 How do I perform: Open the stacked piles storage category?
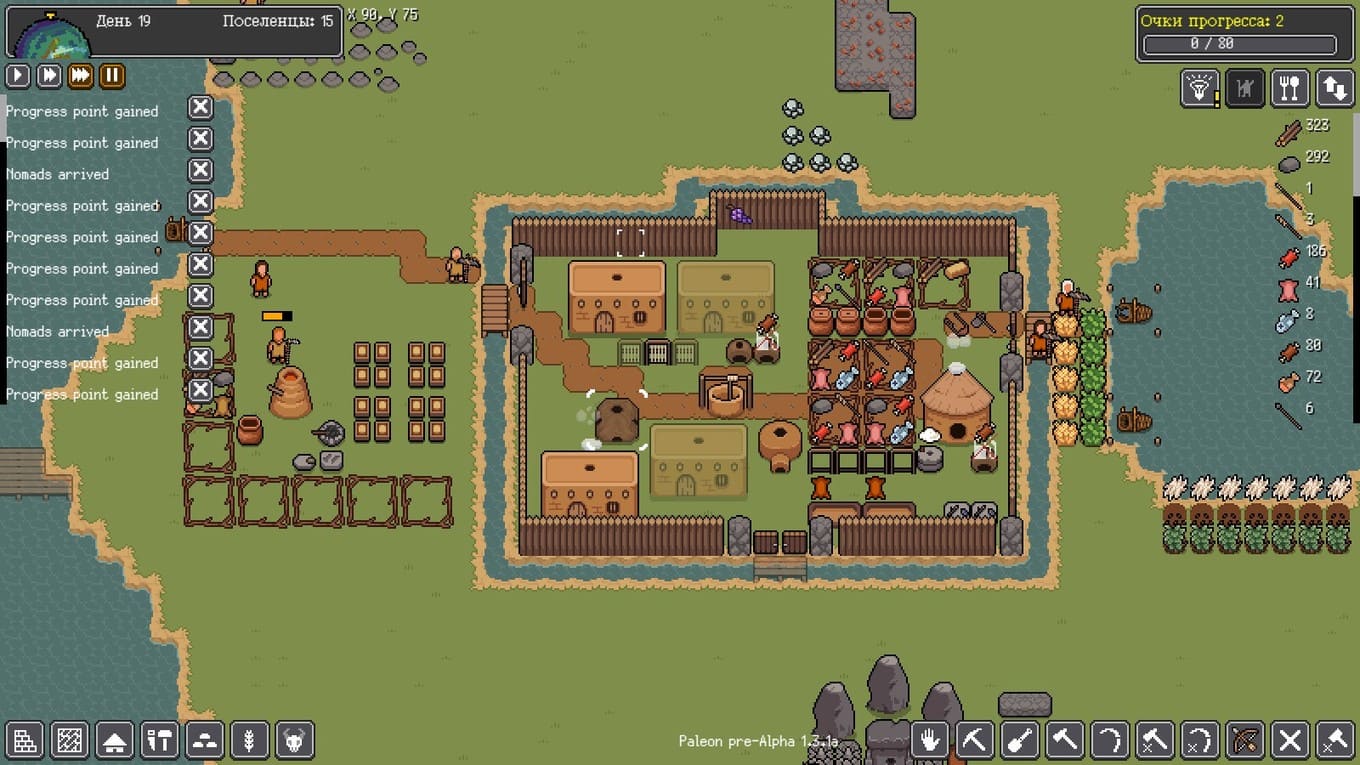tap(205, 740)
